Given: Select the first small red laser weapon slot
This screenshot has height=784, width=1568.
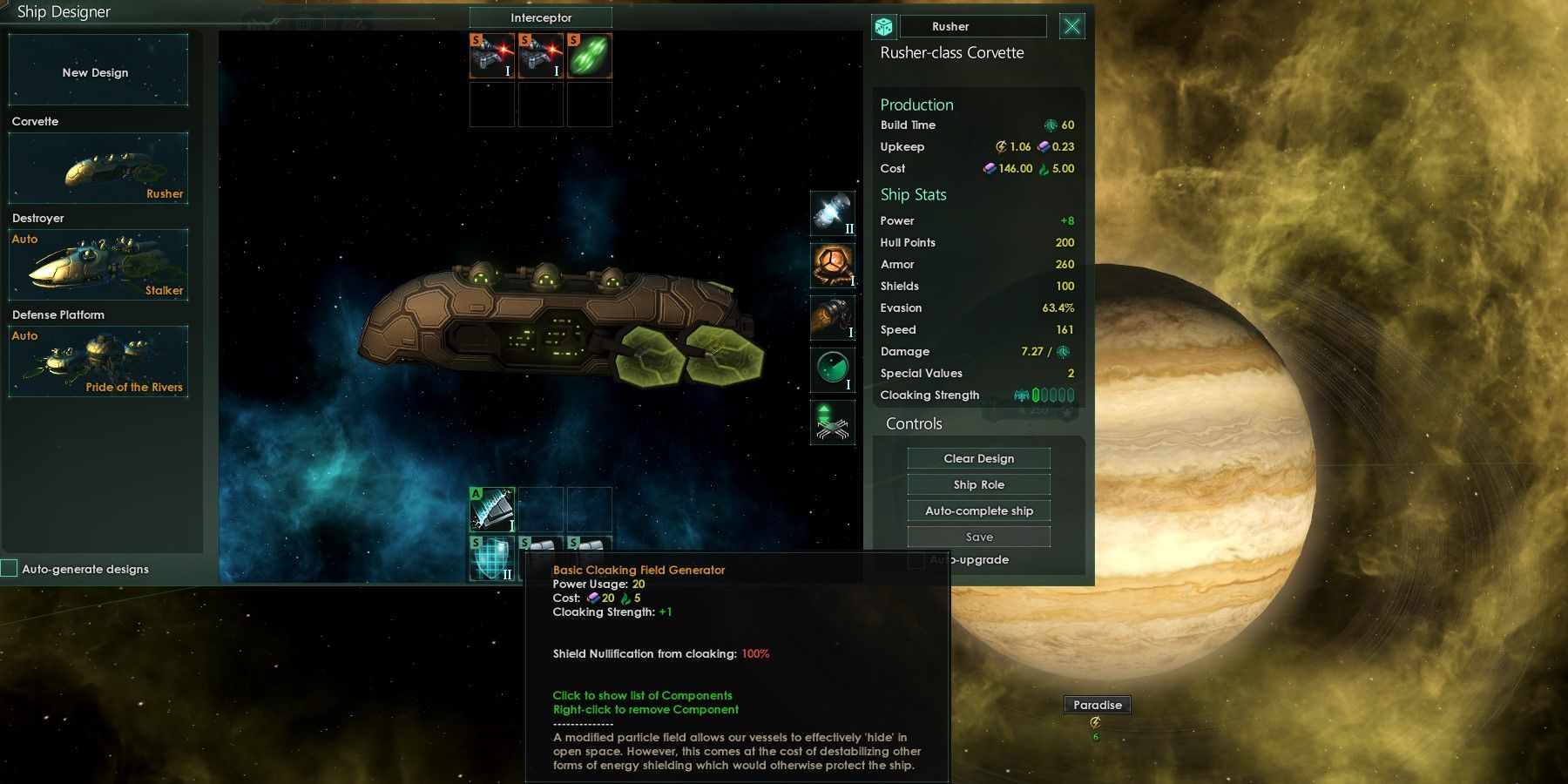Looking at the screenshot, I should pos(492,55).
